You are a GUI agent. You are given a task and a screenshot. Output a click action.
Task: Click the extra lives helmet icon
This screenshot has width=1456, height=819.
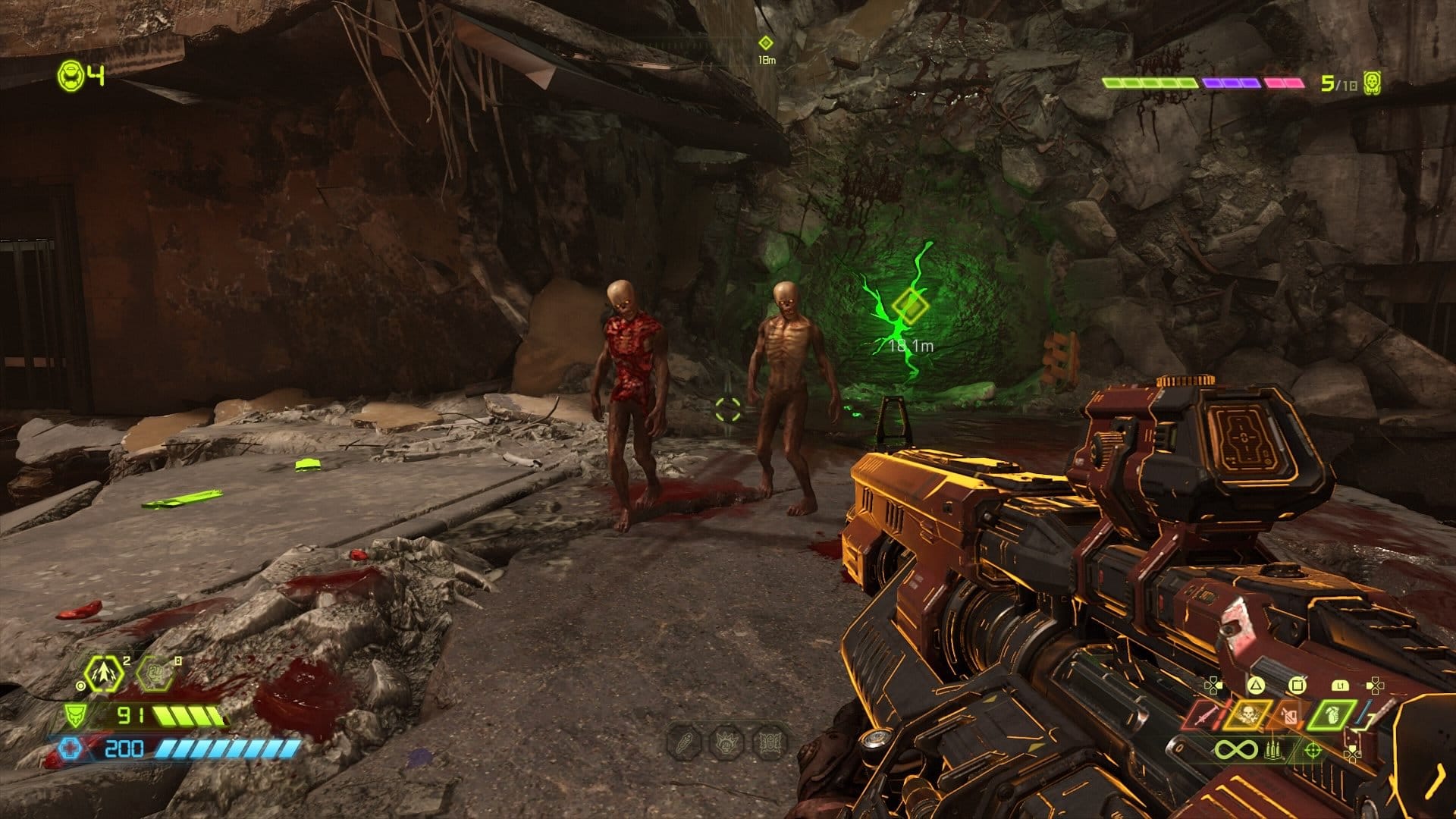[x=71, y=74]
